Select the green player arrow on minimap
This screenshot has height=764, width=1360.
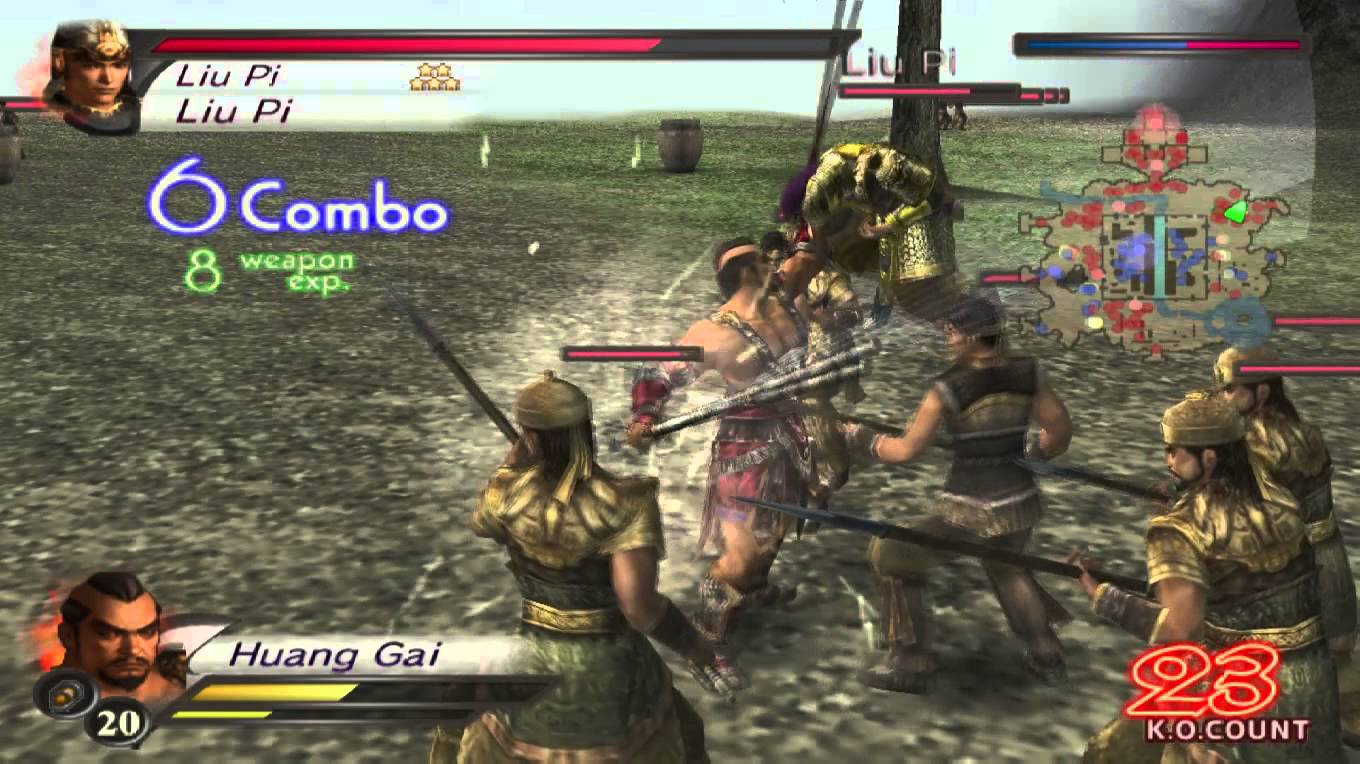[1237, 210]
